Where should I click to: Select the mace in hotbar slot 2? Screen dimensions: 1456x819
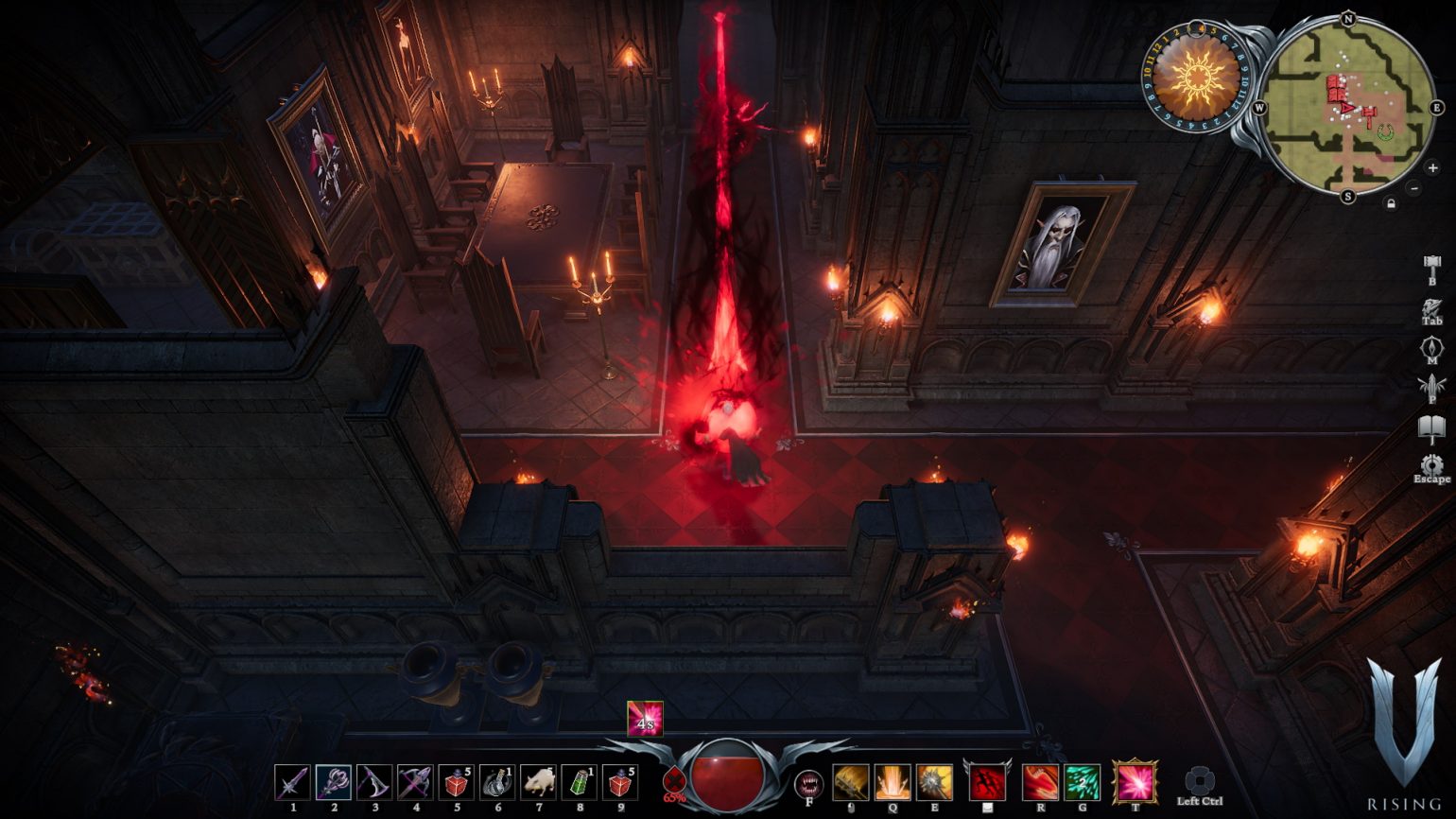tap(335, 782)
